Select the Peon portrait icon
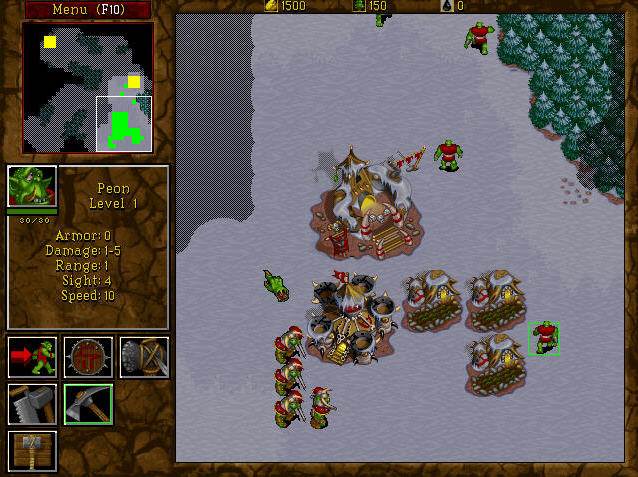 (32, 187)
